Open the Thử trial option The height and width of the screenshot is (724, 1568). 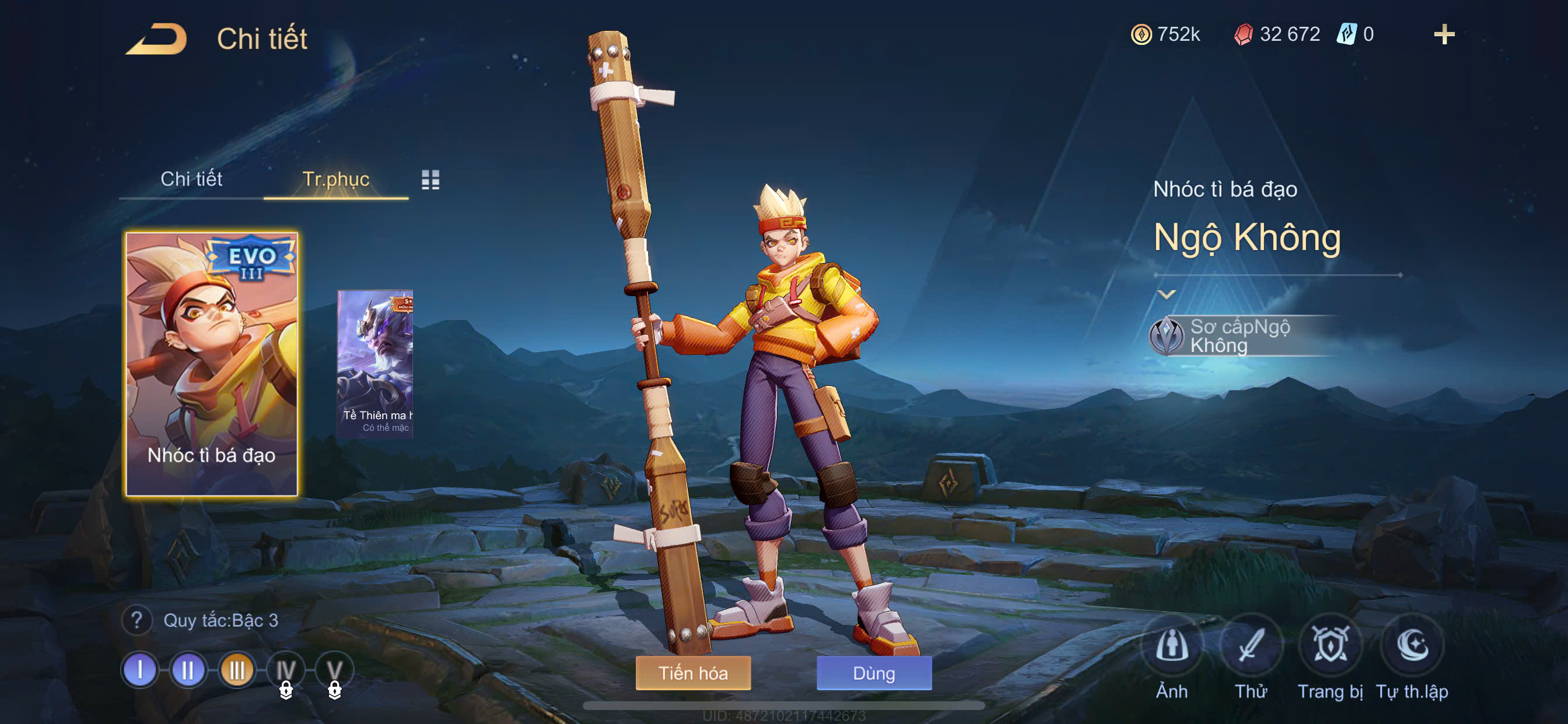(1251, 646)
